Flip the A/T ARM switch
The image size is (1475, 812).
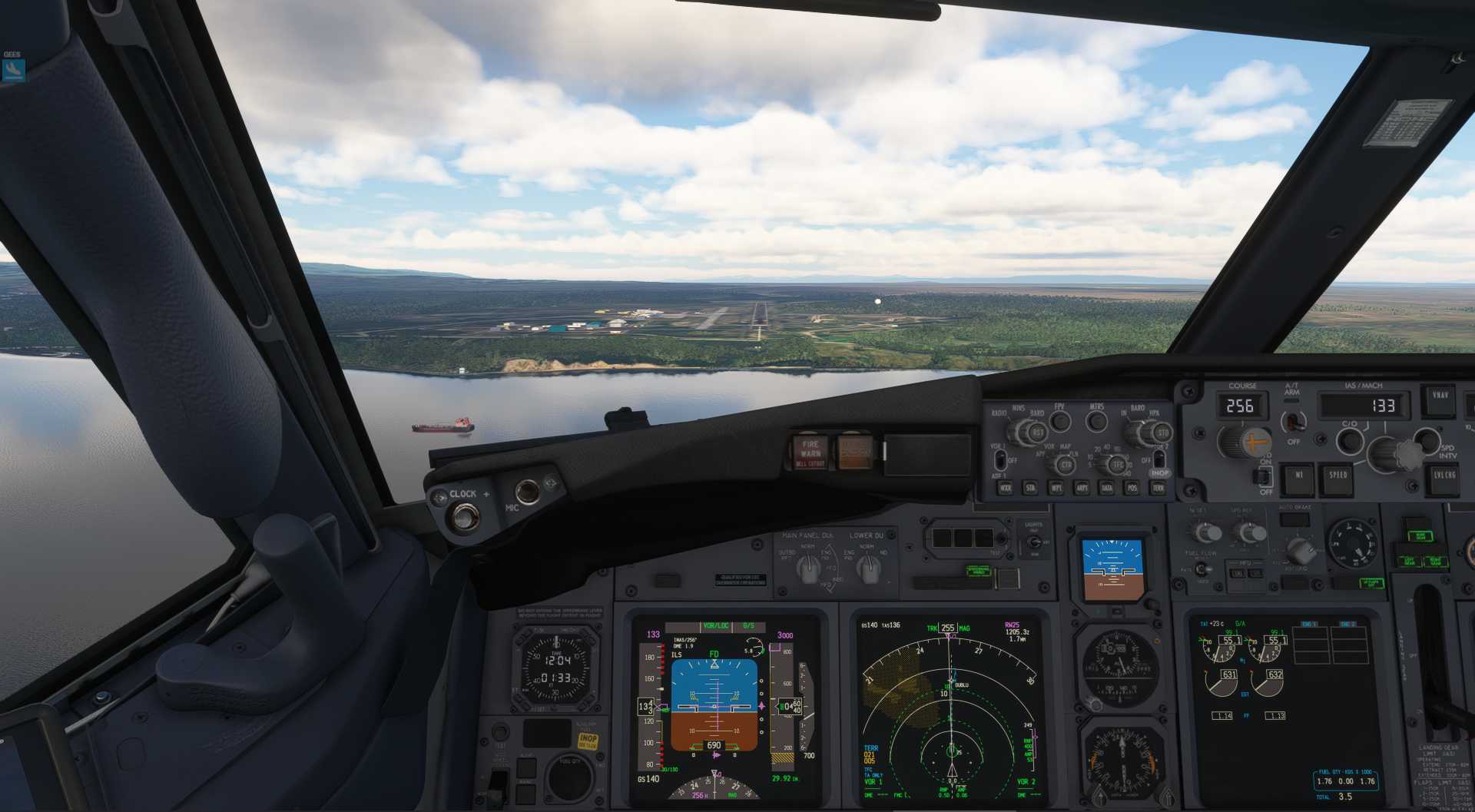click(1294, 421)
